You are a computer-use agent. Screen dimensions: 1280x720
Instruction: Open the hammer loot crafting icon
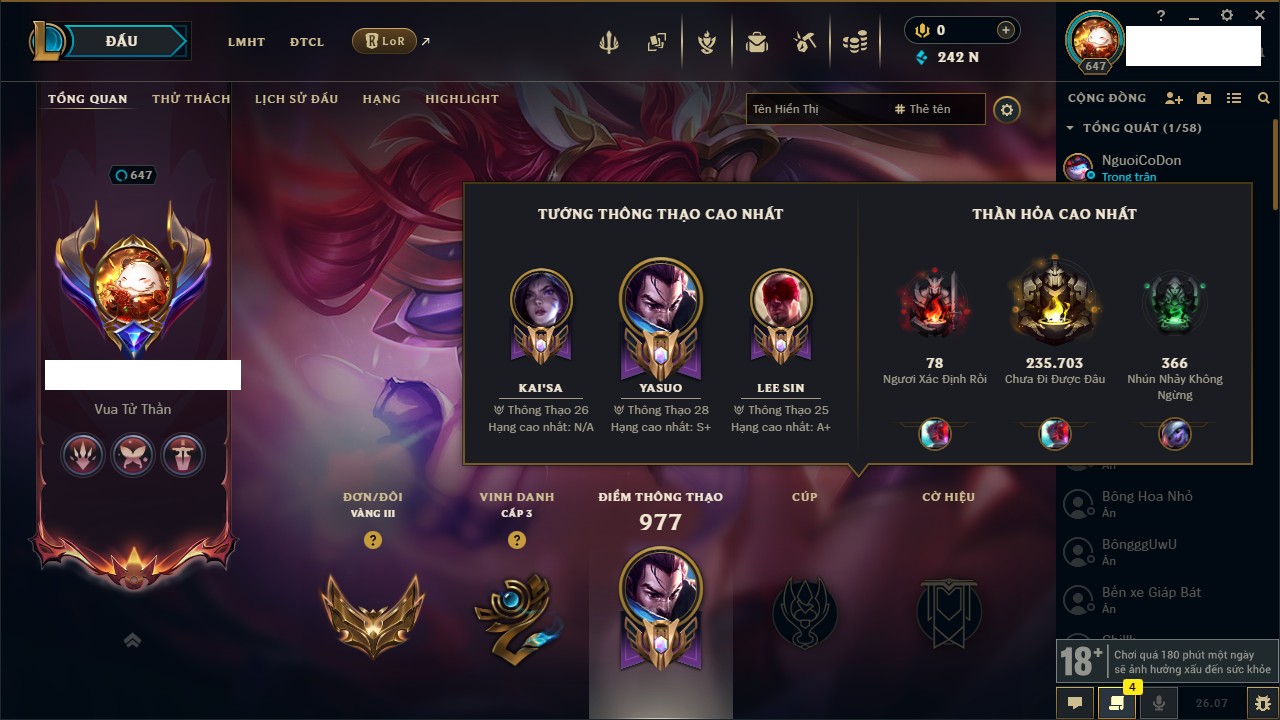(805, 42)
